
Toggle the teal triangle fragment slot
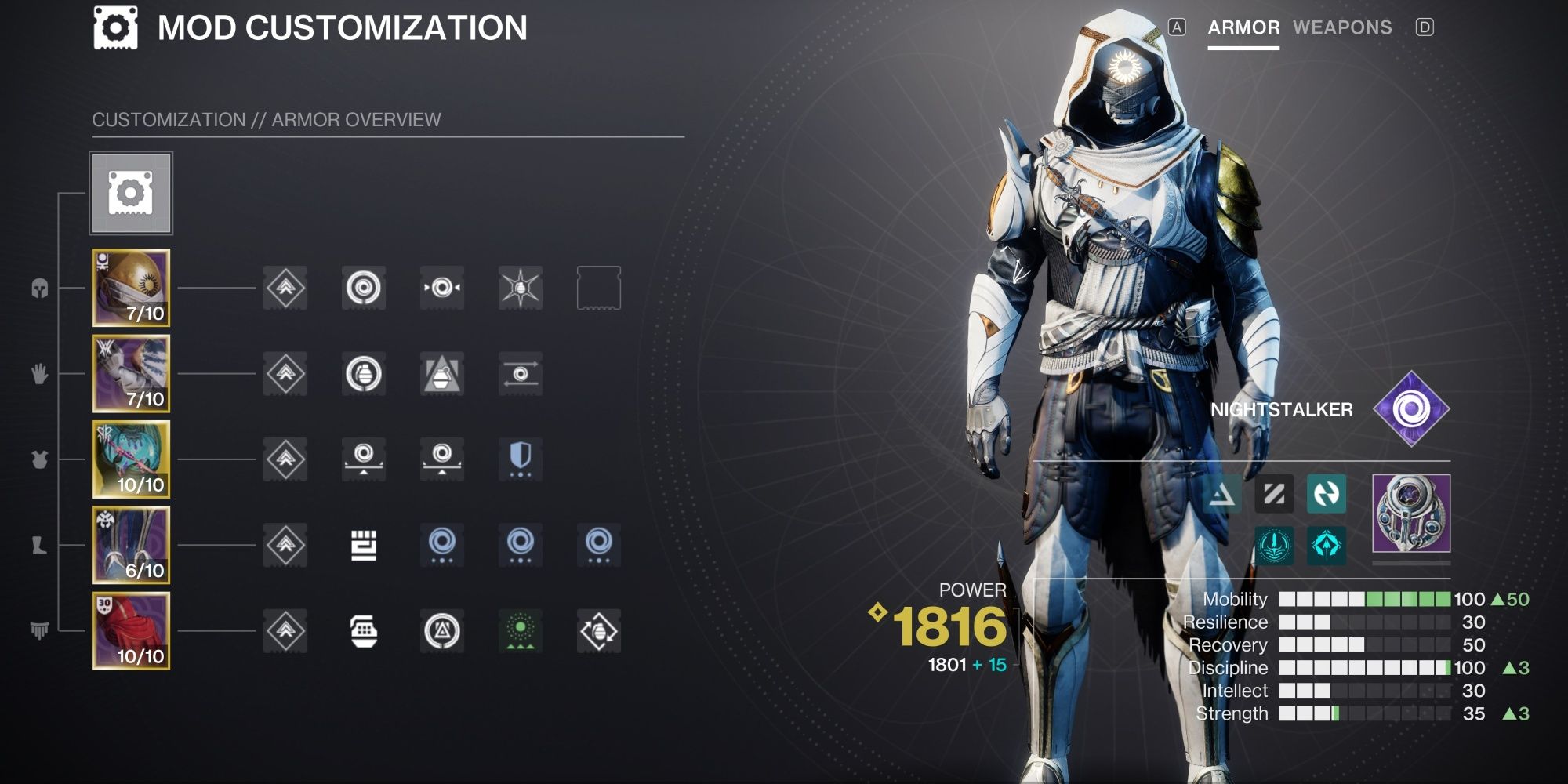tap(1221, 495)
